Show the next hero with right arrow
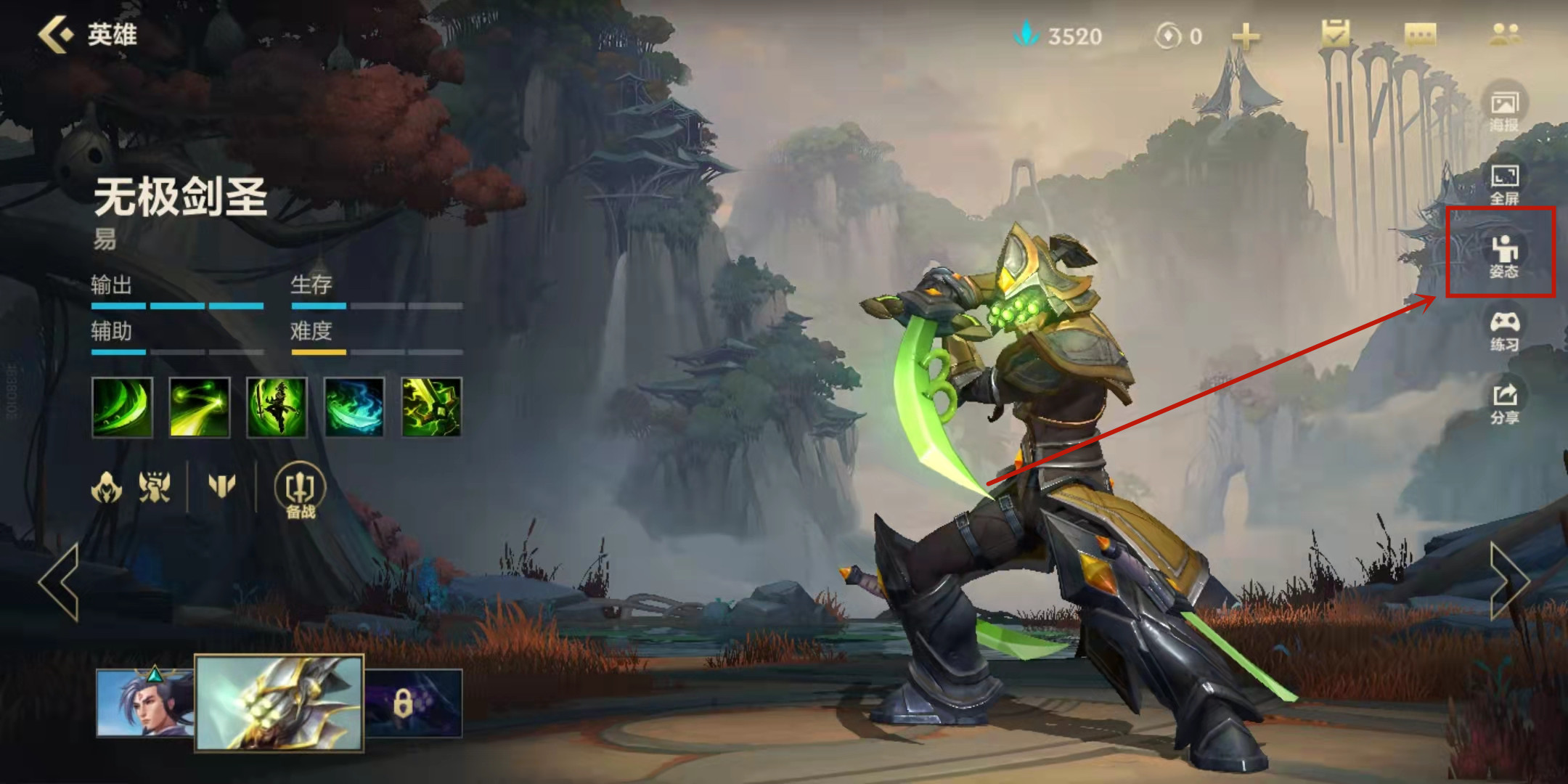Image resolution: width=1568 pixels, height=784 pixels. 1508,581
